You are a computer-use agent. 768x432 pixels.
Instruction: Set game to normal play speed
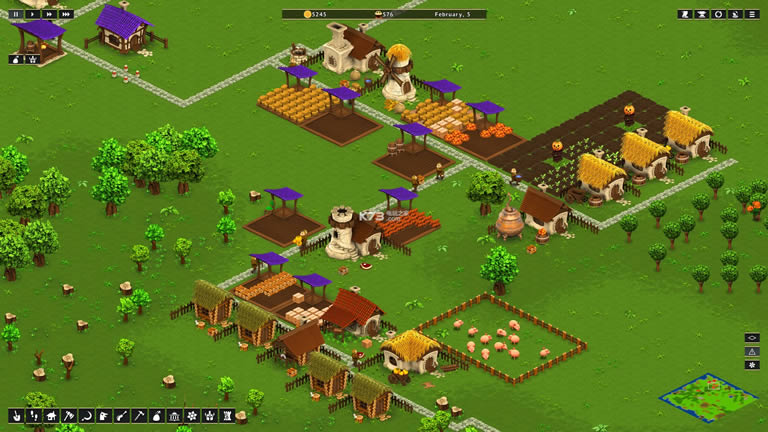[x=33, y=14]
